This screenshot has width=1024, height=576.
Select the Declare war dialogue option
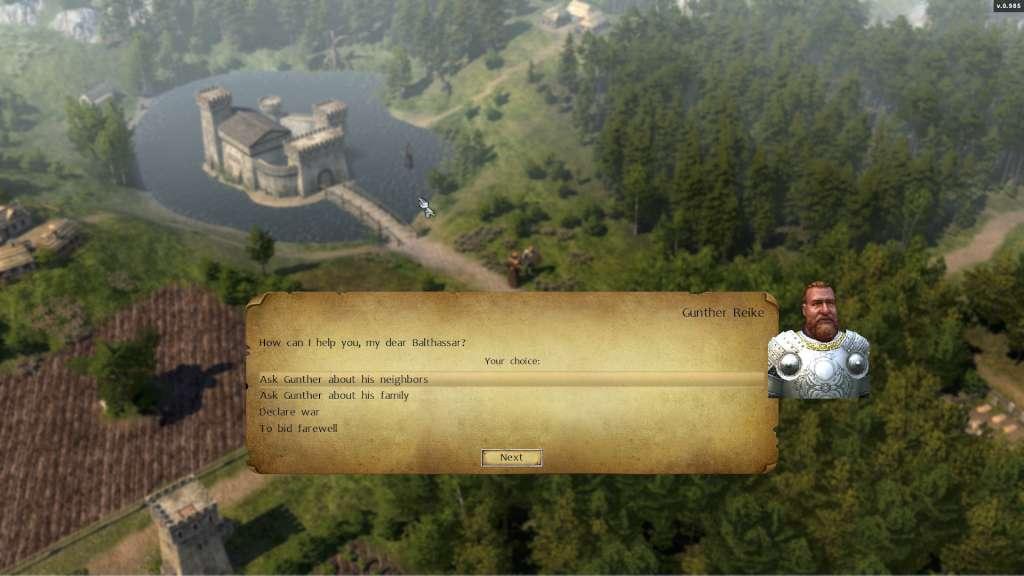click(289, 412)
